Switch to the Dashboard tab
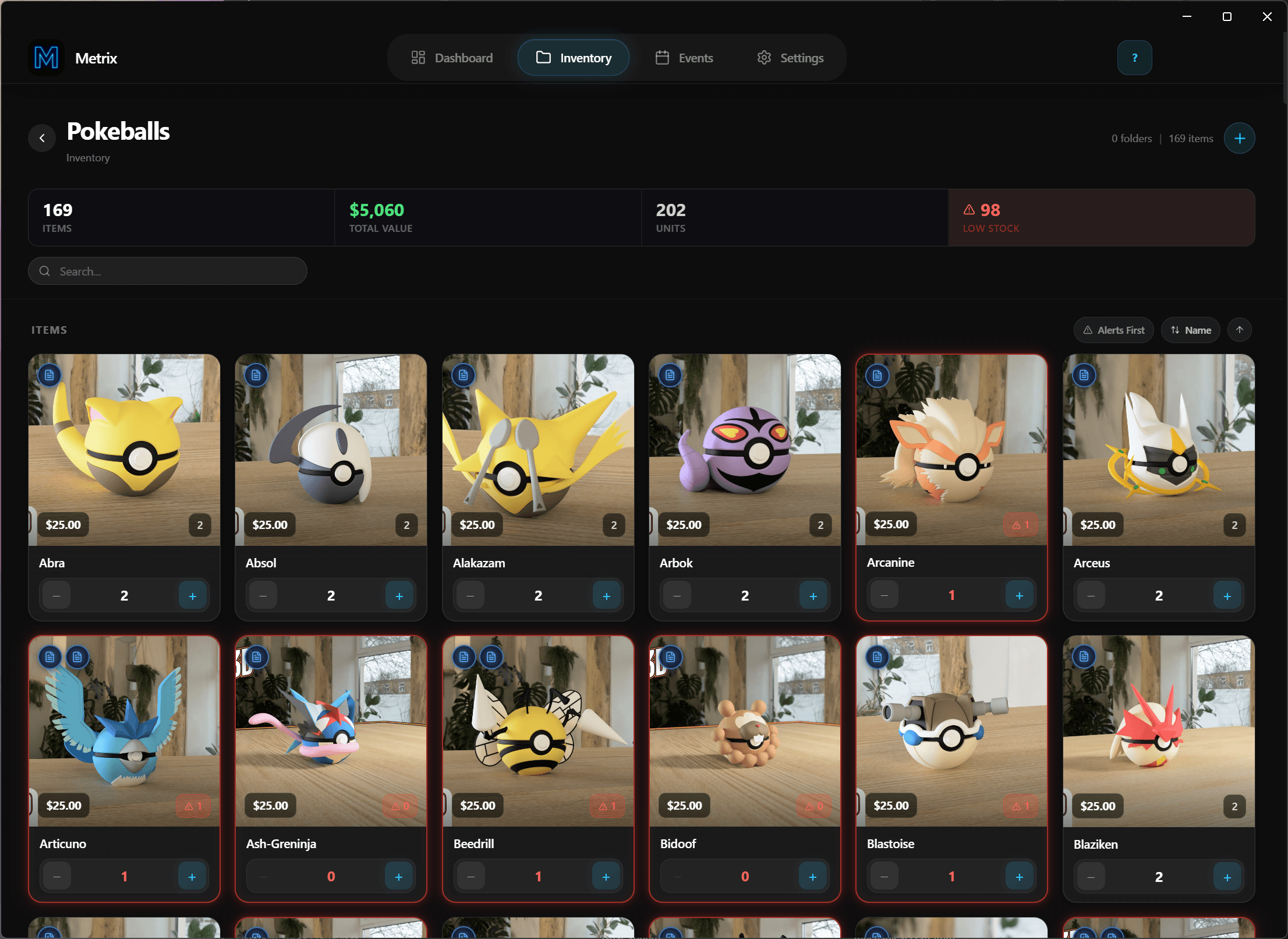The image size is (1288, 939). [x=452, y=57]
